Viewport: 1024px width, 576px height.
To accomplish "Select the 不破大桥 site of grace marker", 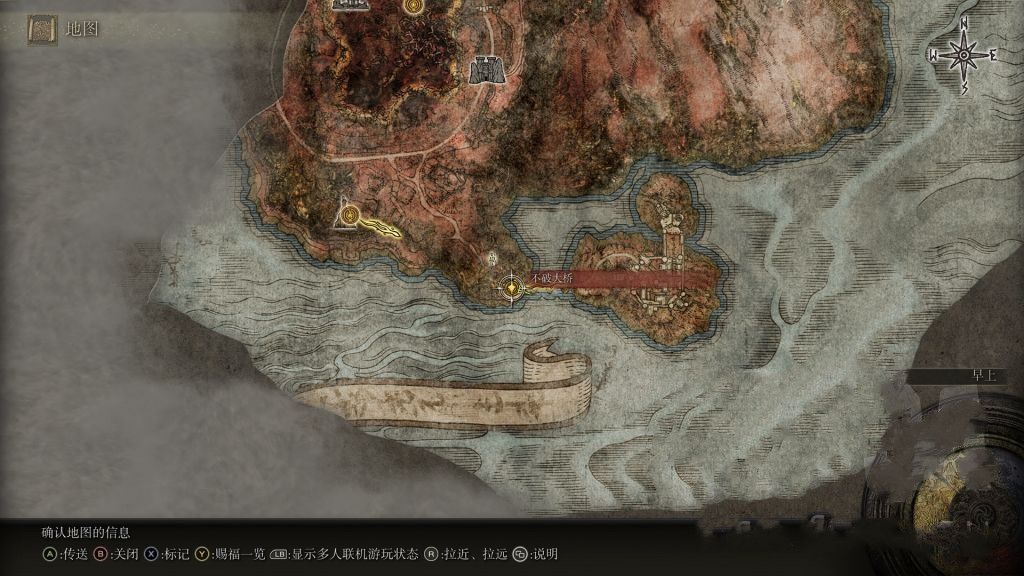I will pos(513,288).
